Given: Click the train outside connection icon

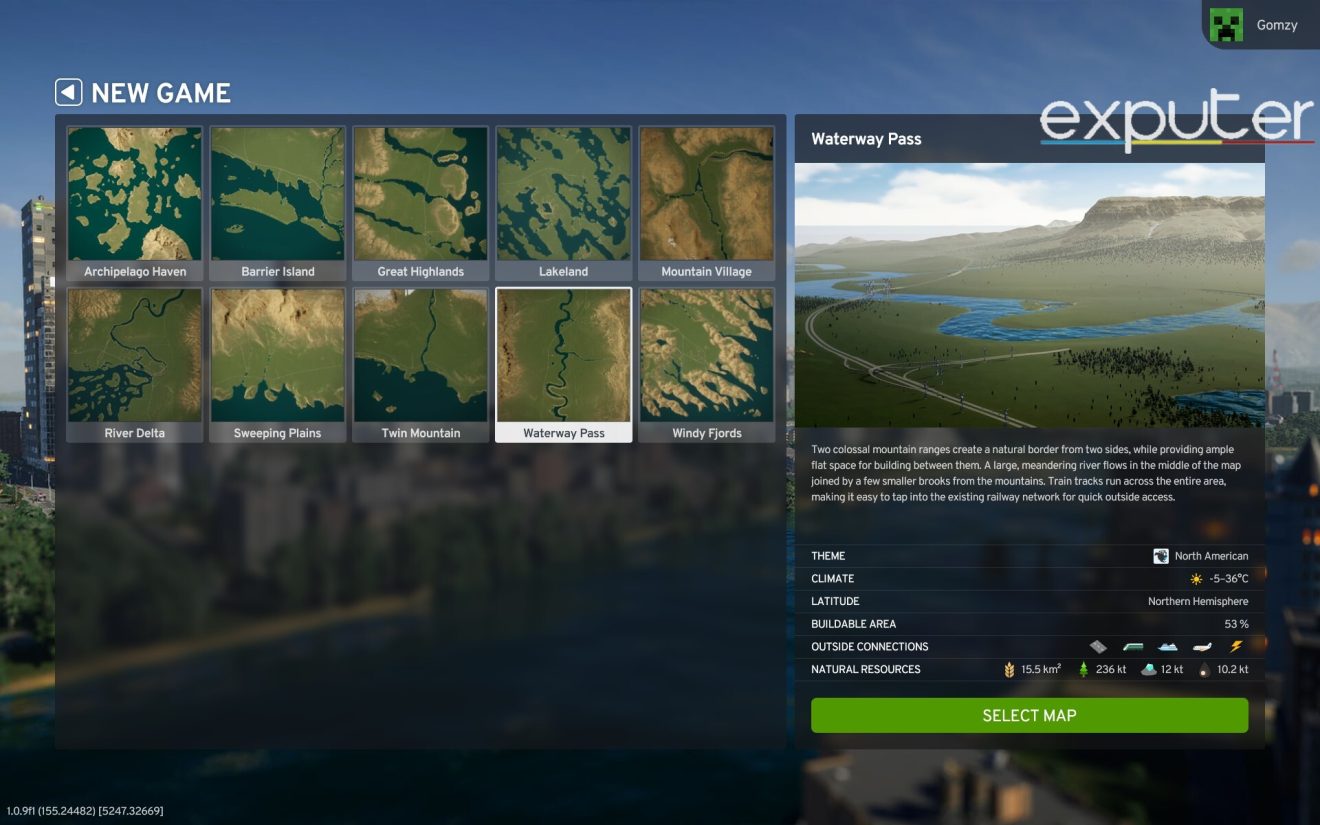Looking at the screenshot, I should [x=1133, y=646].
